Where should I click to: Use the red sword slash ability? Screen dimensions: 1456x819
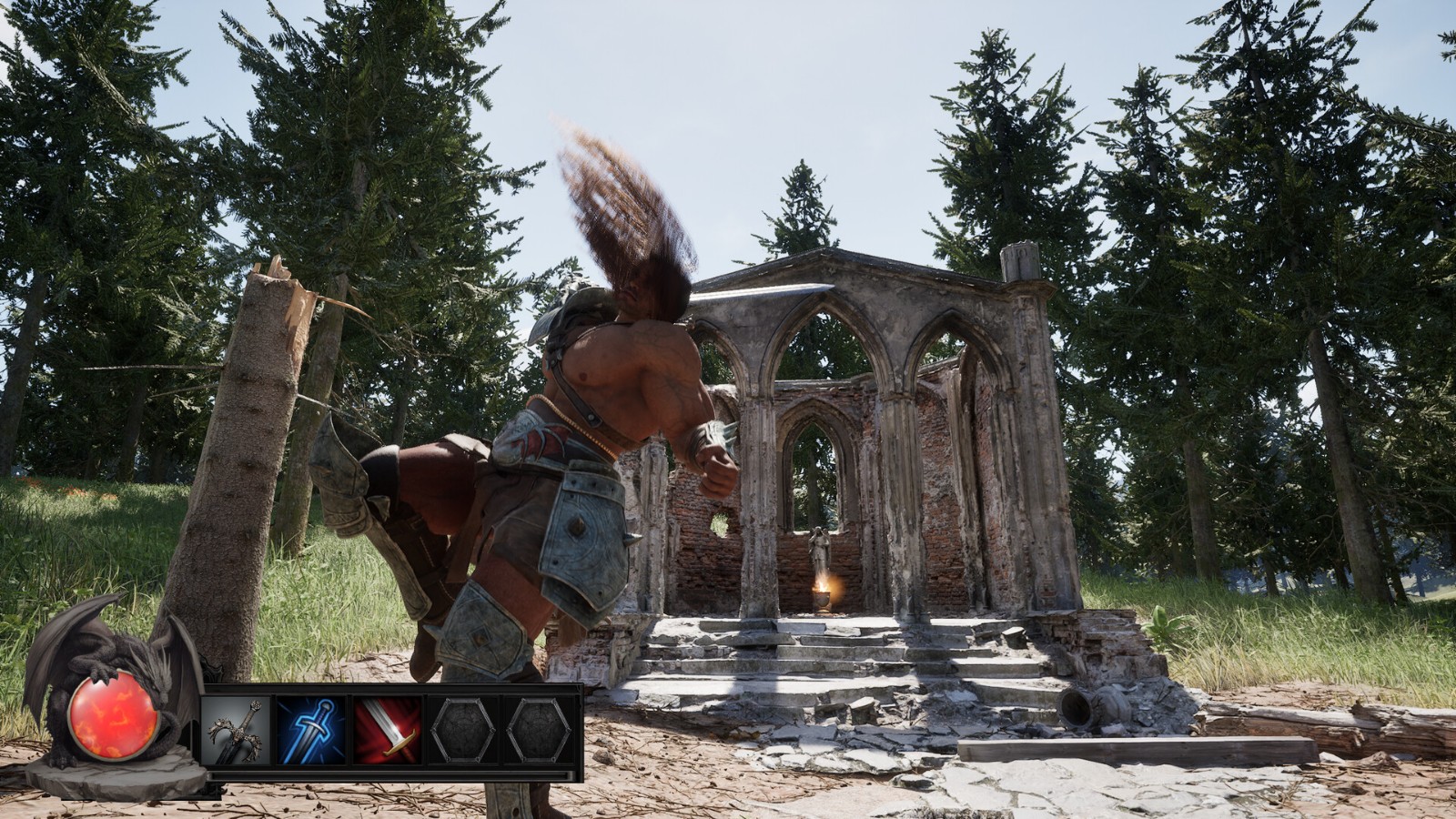tap(388, 731)
